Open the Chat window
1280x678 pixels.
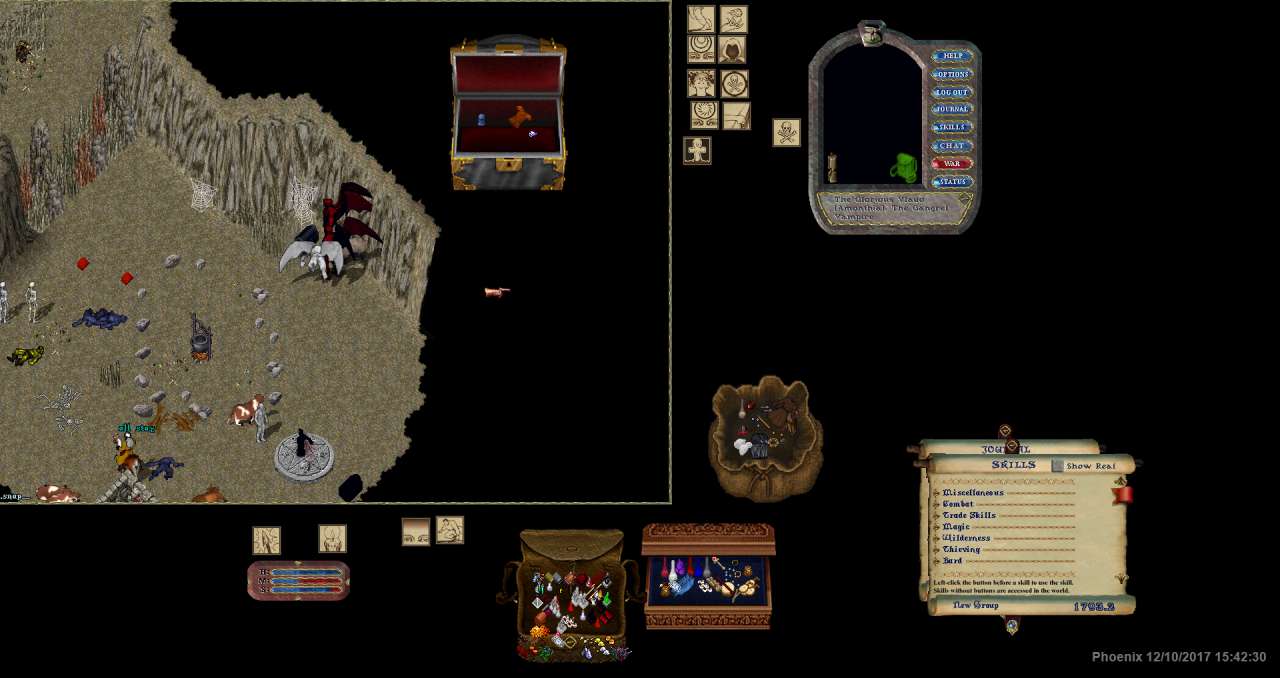click(x=952, y=146)
